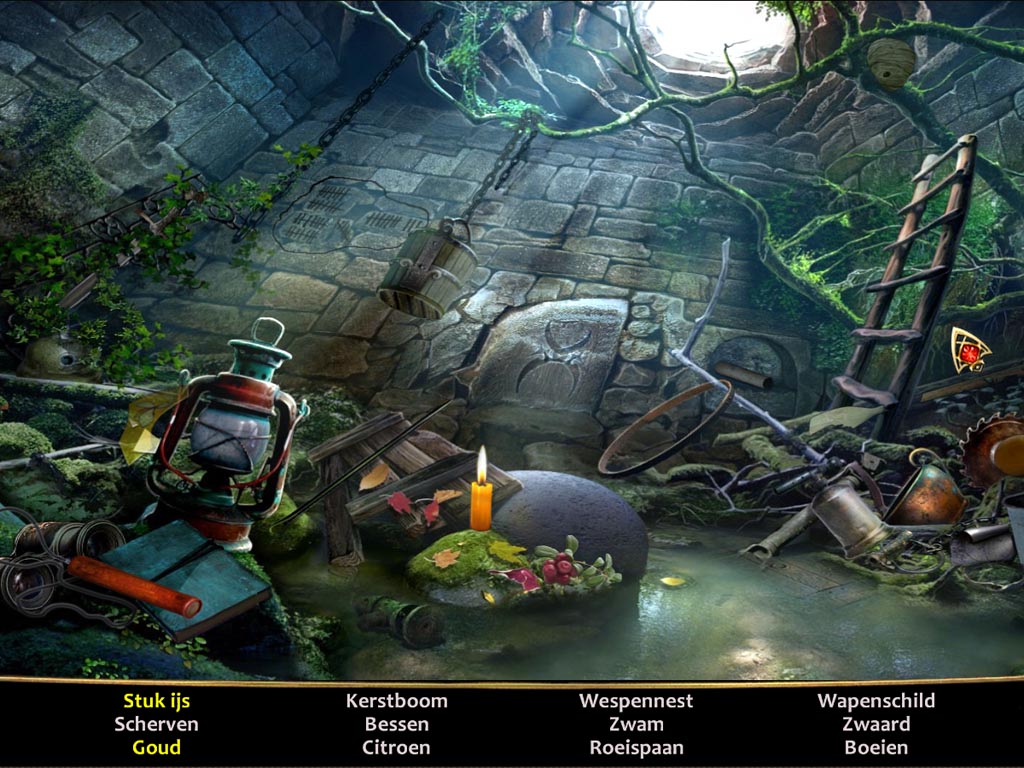The image size is (1024, 768).
Task: Click the 'Bessen' list entry
Action: (396, 724)
